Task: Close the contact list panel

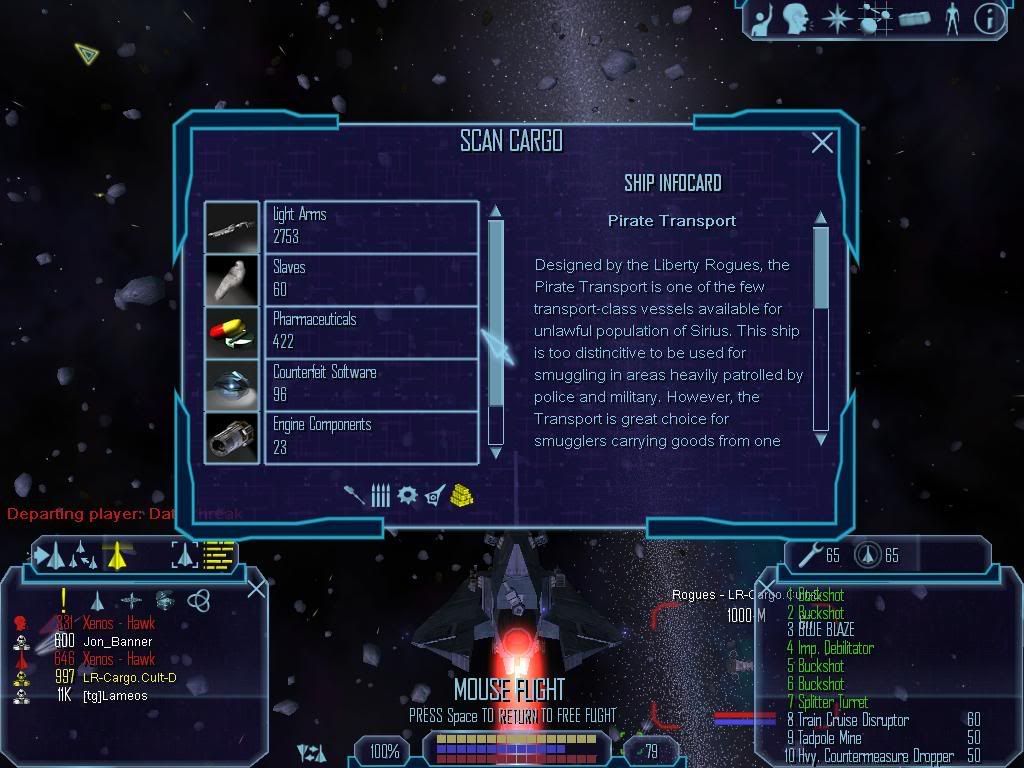Action: pyautogui.click(x=256, y=588)
